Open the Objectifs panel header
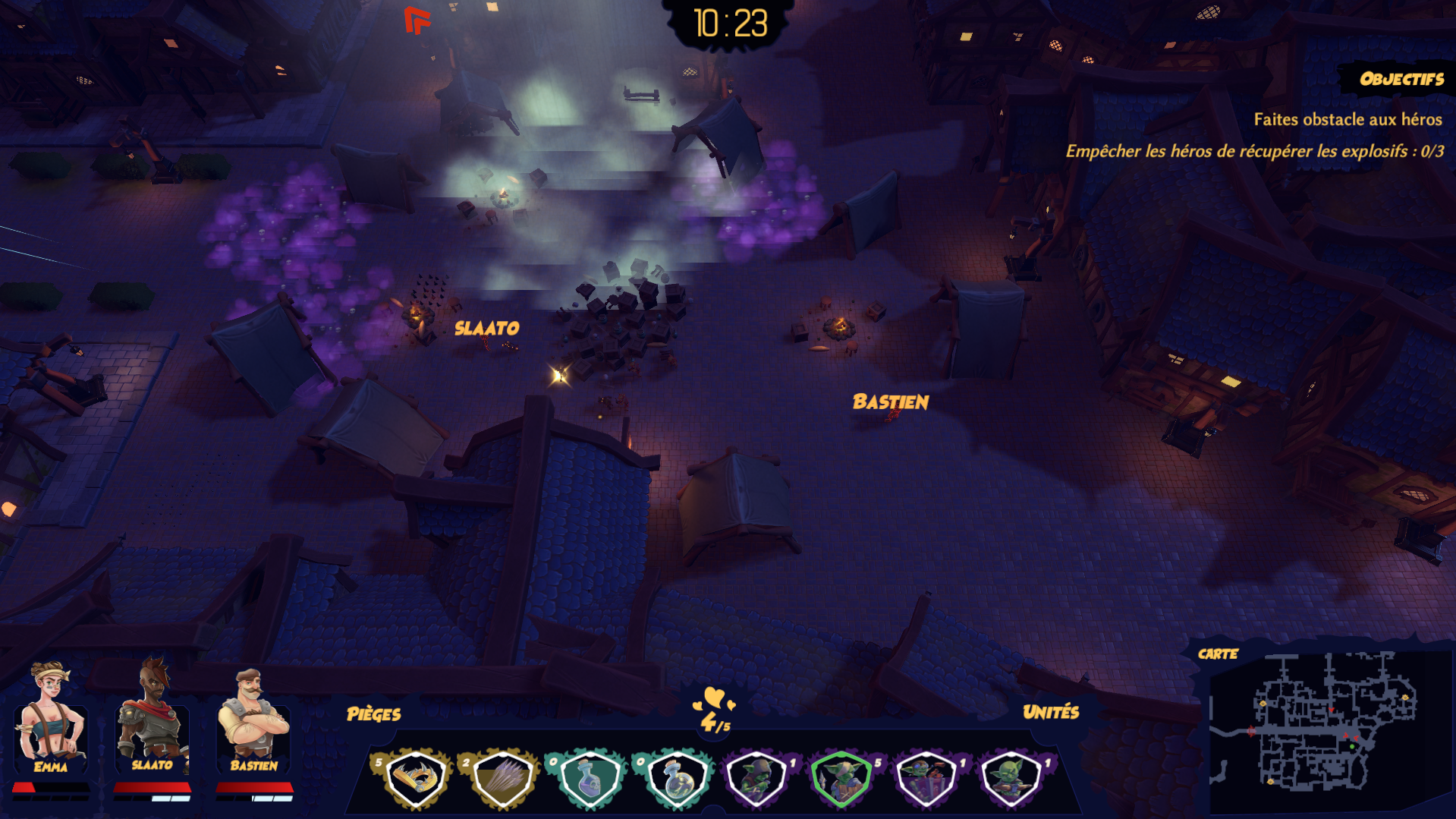 [1401, 79]
